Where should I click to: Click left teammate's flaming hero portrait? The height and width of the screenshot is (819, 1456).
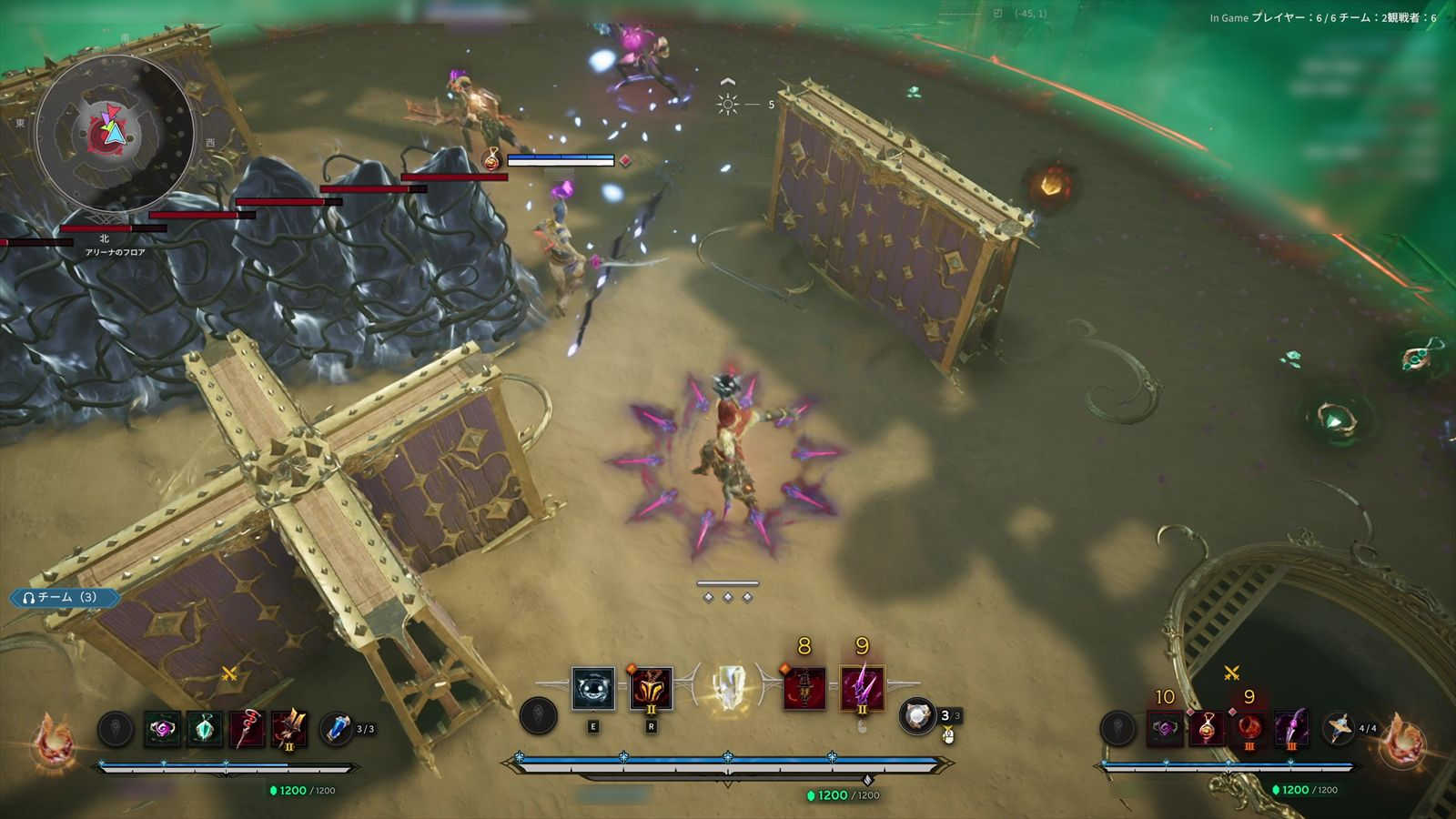click(x=53, y=739)
